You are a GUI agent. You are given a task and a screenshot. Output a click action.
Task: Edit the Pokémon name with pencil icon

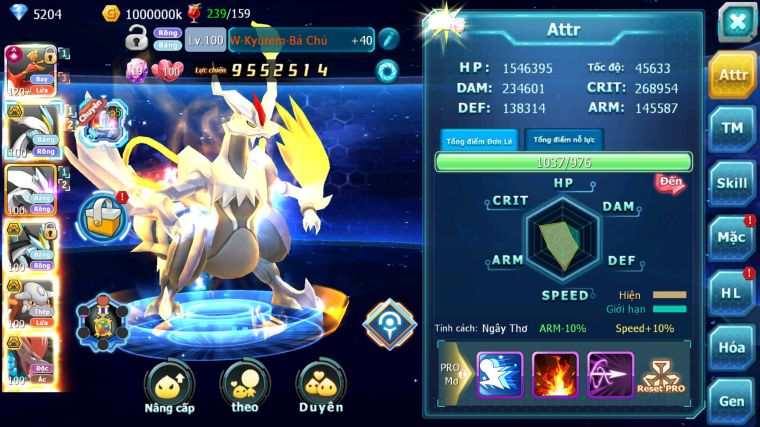[387, 39]
